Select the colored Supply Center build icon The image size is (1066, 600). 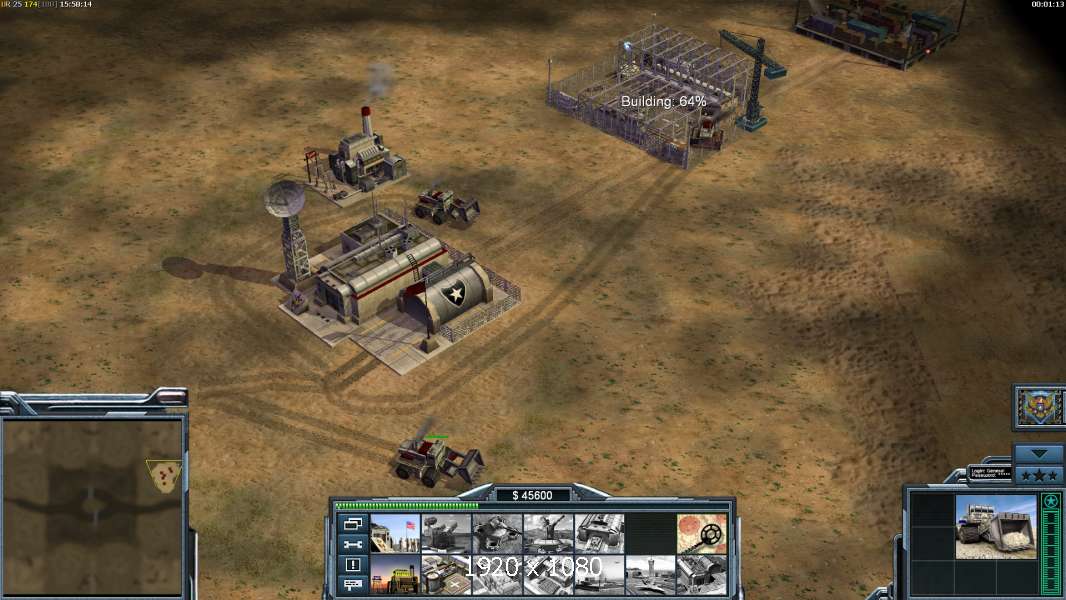pos(395,575)
